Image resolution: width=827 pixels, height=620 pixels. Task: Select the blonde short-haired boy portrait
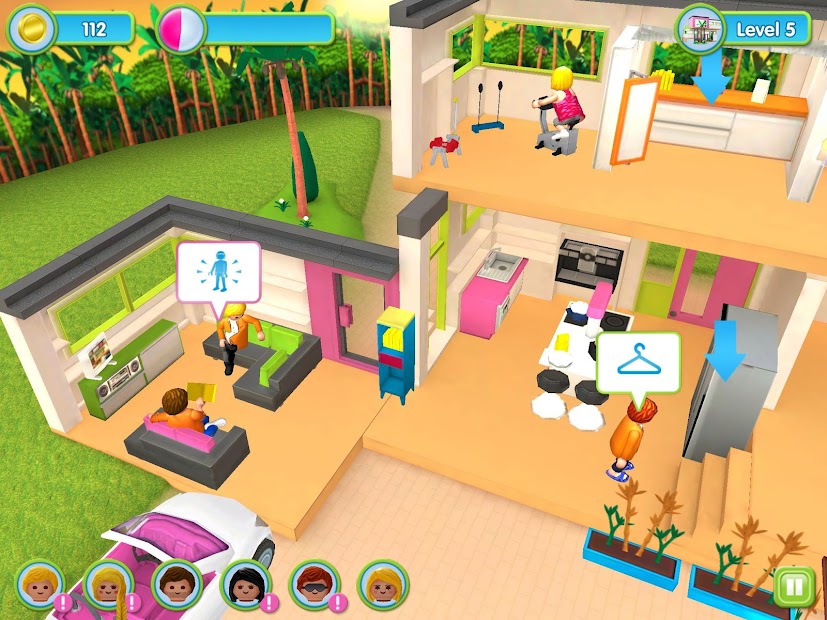point(41,583)
